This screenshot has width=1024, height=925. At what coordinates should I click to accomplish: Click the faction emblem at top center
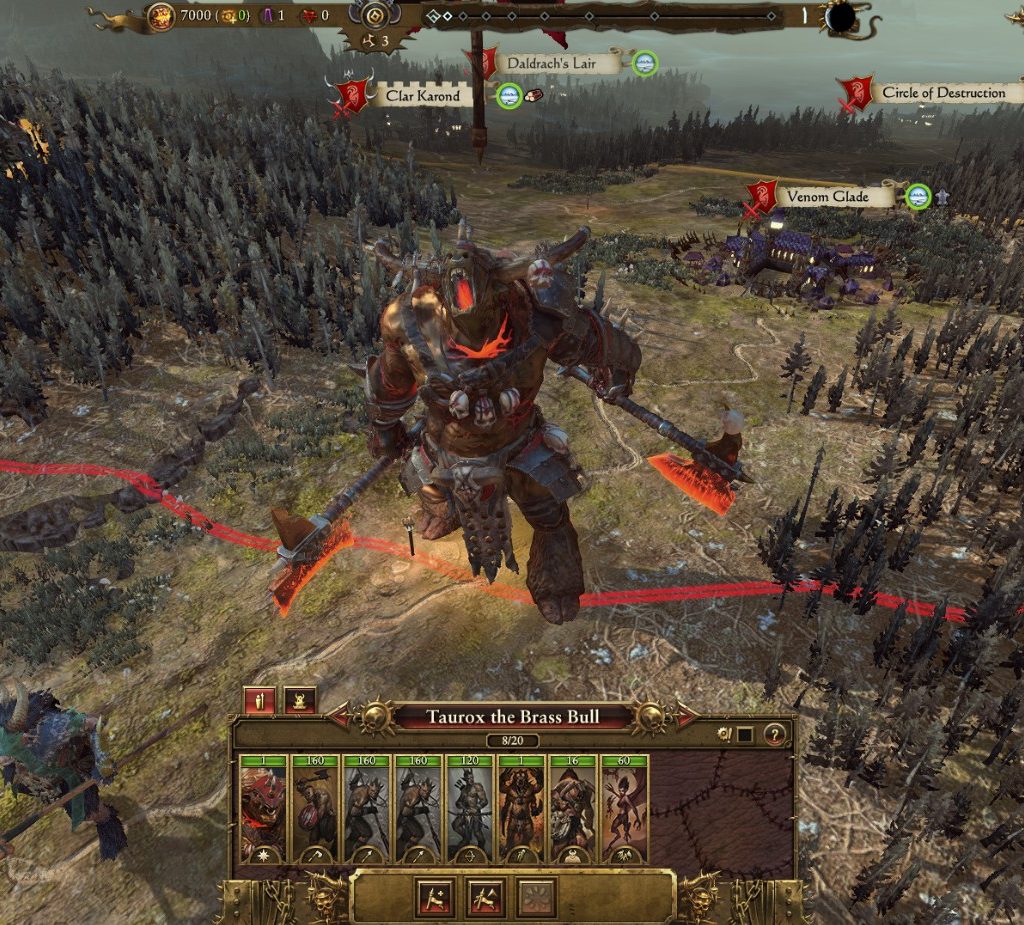(377, 18)
